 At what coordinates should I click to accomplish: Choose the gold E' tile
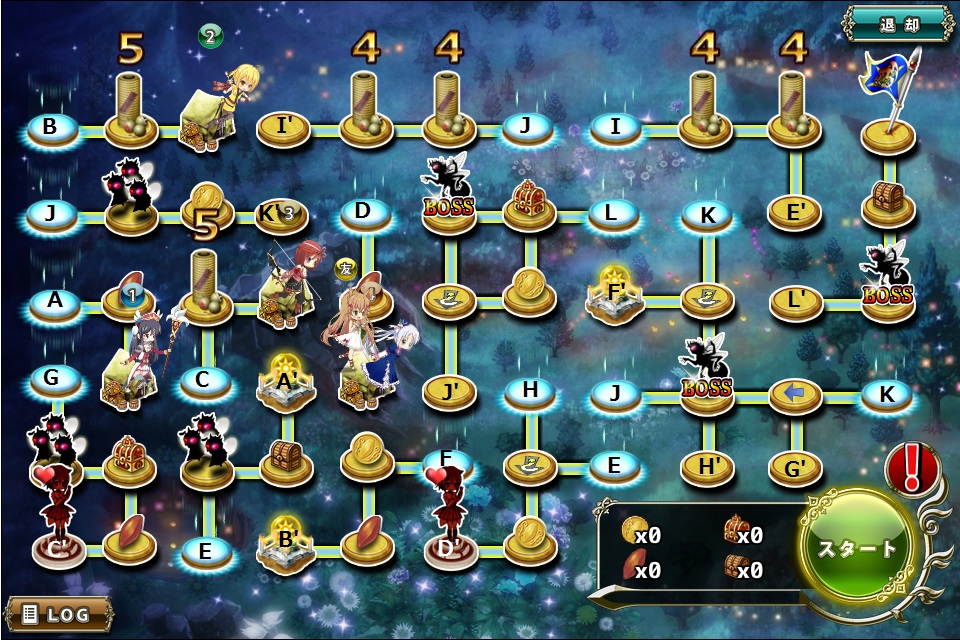tap(794, 213)
